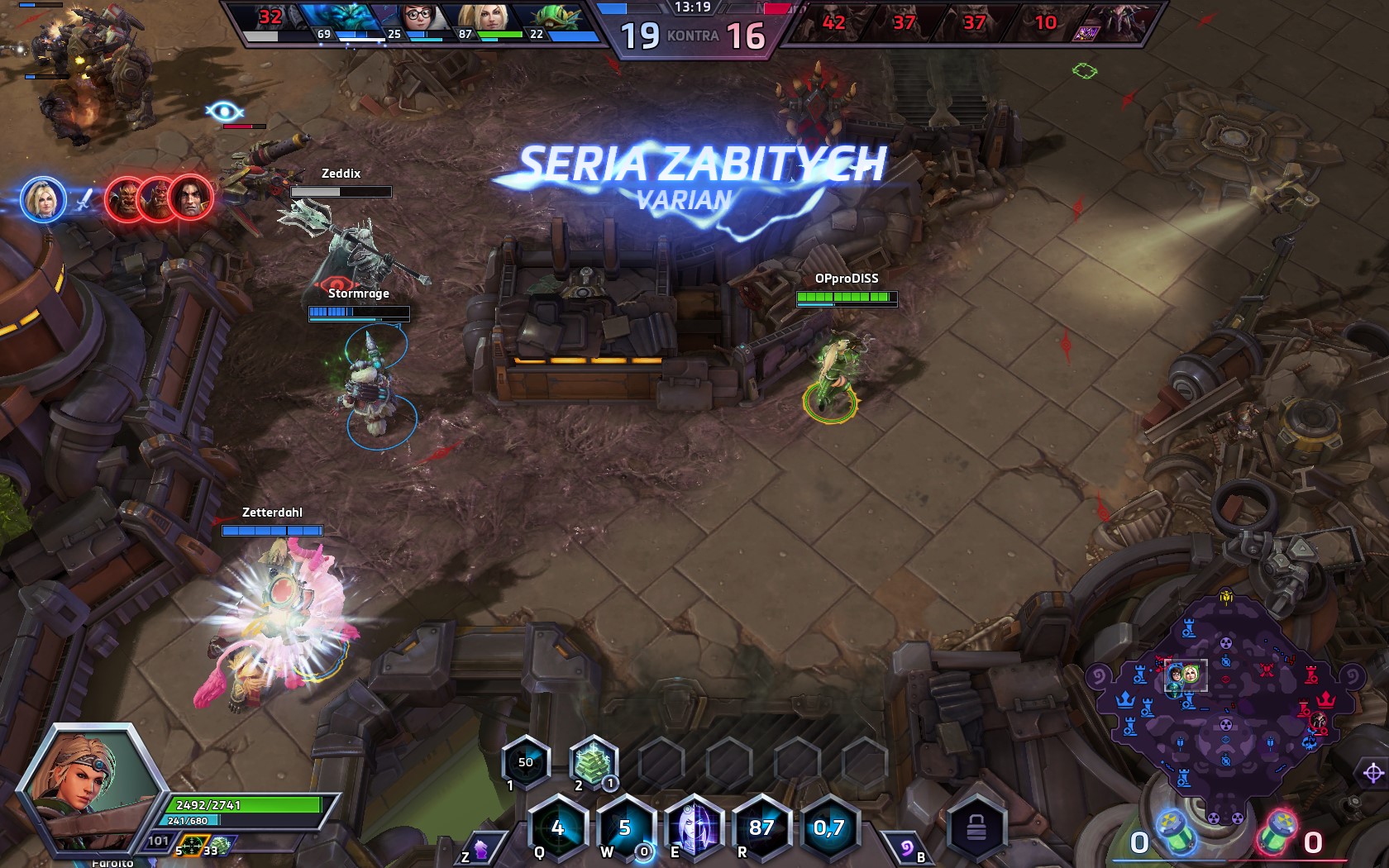Activate the Hearthstone recall icon
Image resolution: width=1389 pixels, height=868 pixels.
click(x=907, y=849)
